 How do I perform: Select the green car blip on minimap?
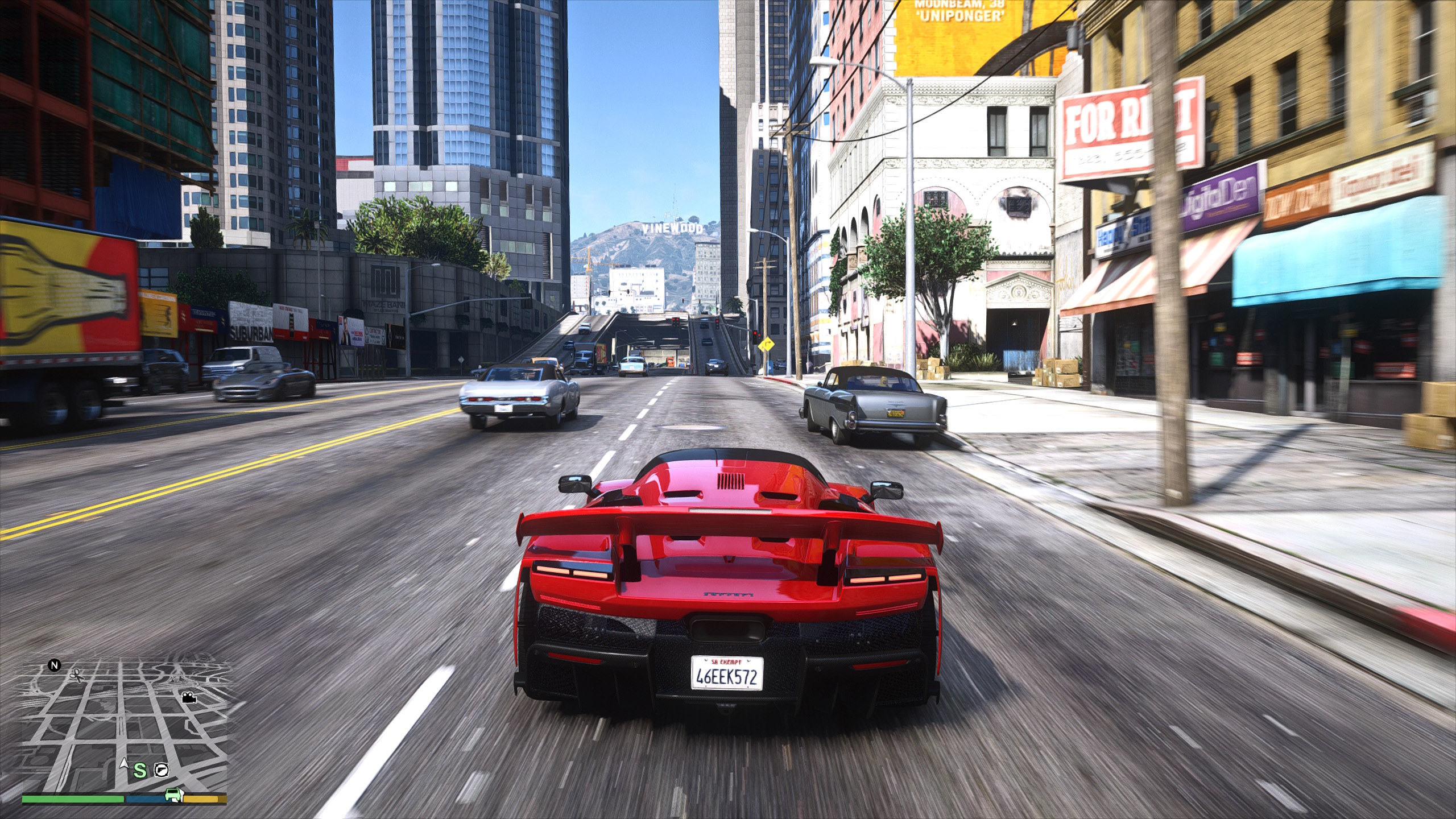coord(173,794)
